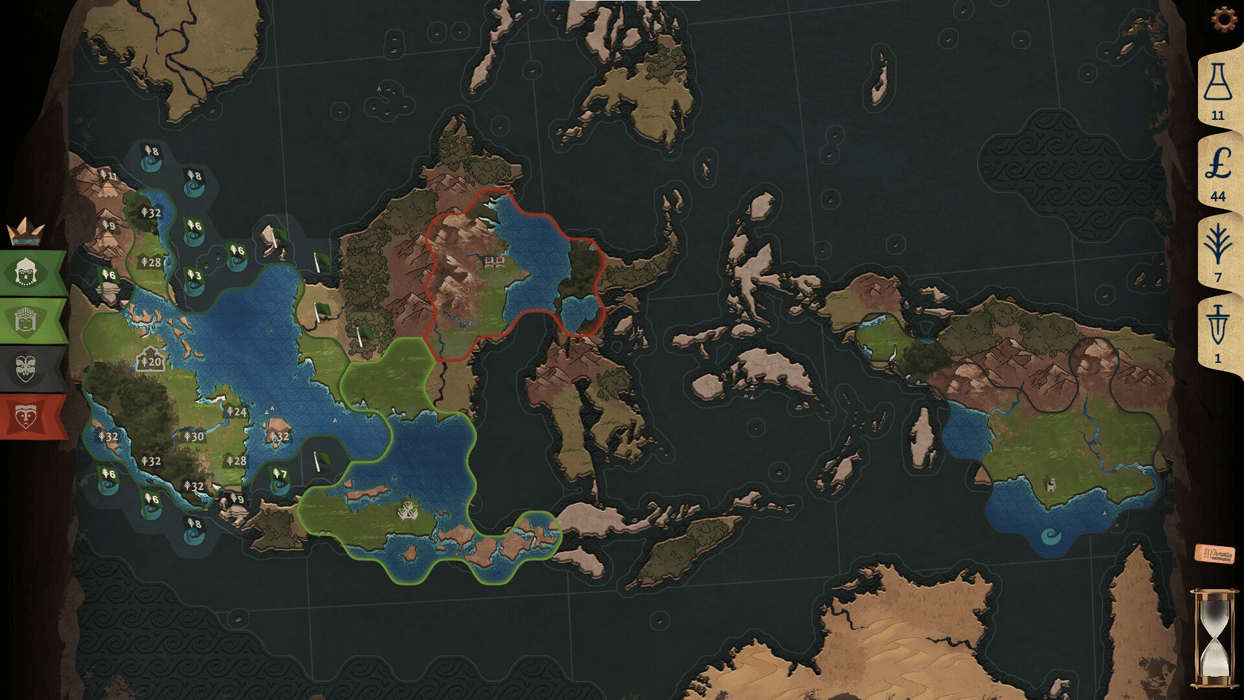
Task: Select the dark green bearded leader banner
Action: pyautogui.click(x=28, y=273)
